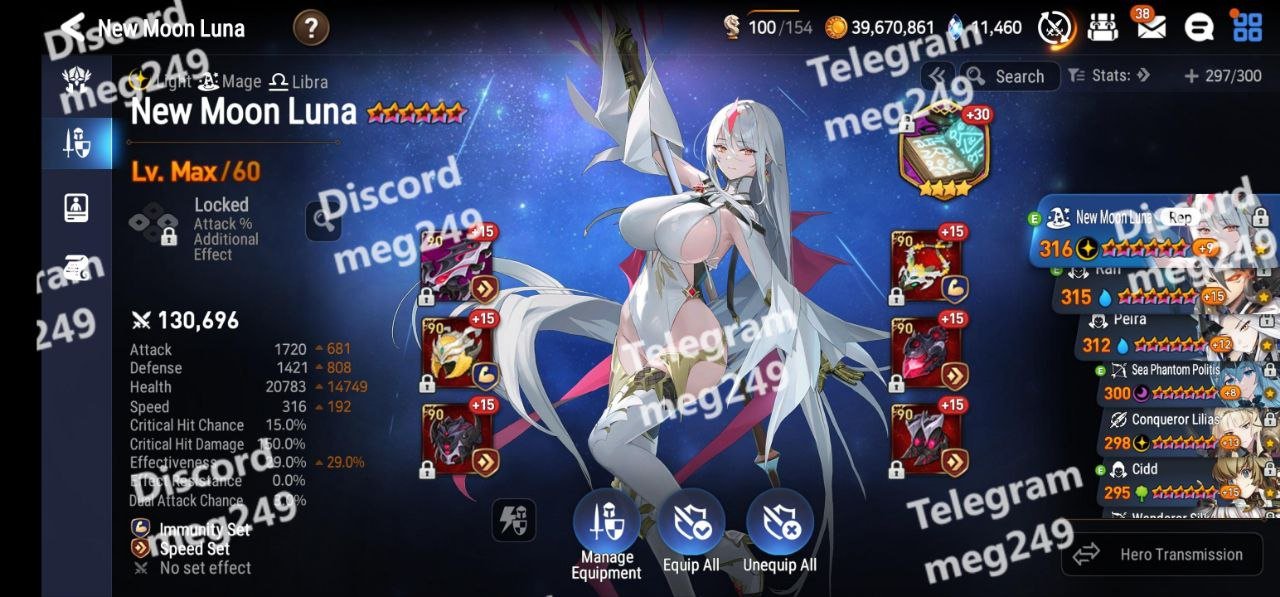1280x597 pixels.
Task: Select the gold helmet equipment slot
Action: pyautogui.click(x=457, y=353)
